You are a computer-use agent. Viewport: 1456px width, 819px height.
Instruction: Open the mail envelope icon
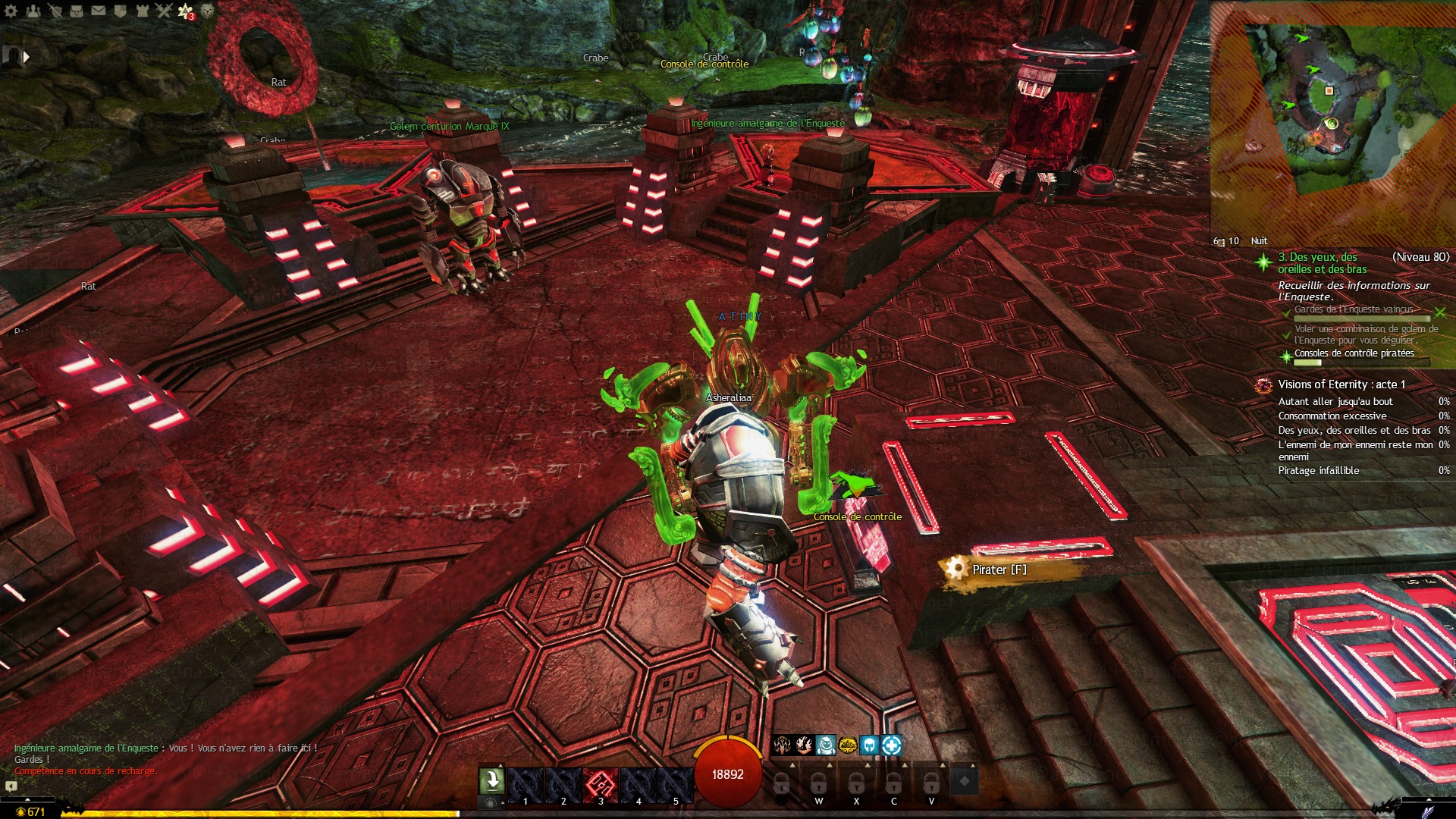pyautogui.click(x=99, y=11)
